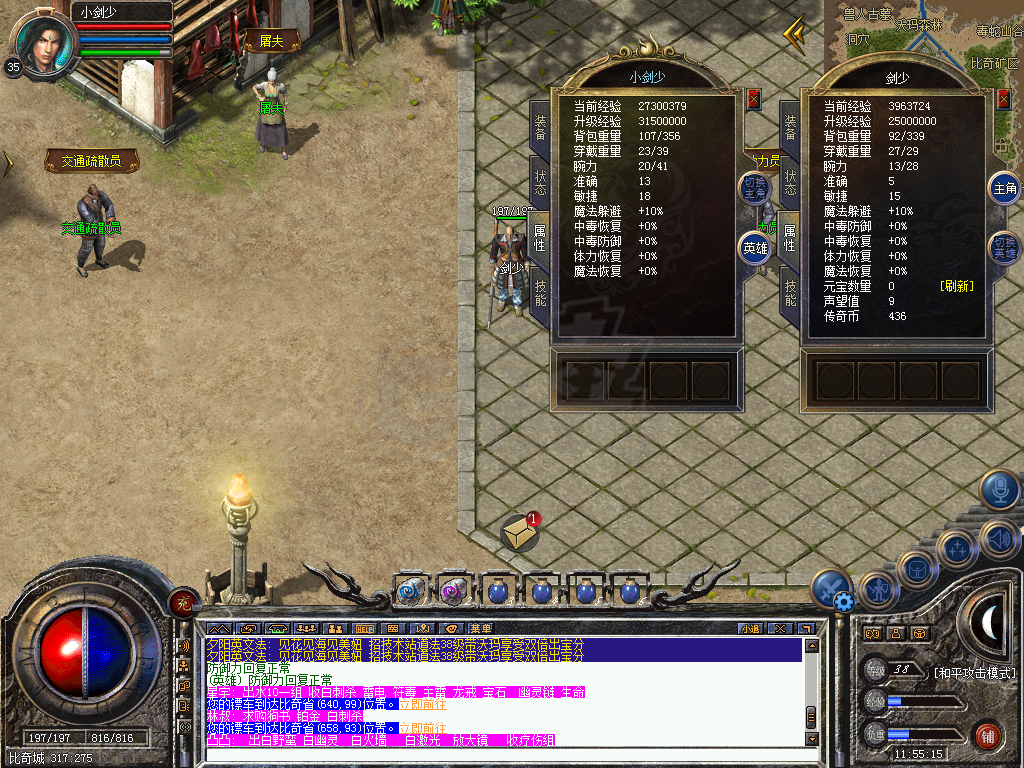Switch to 技能 tab in 小剑少 panel
The width and height of the screenshot is (1024, 768).
pyautogui.click(x=540, y=291)
